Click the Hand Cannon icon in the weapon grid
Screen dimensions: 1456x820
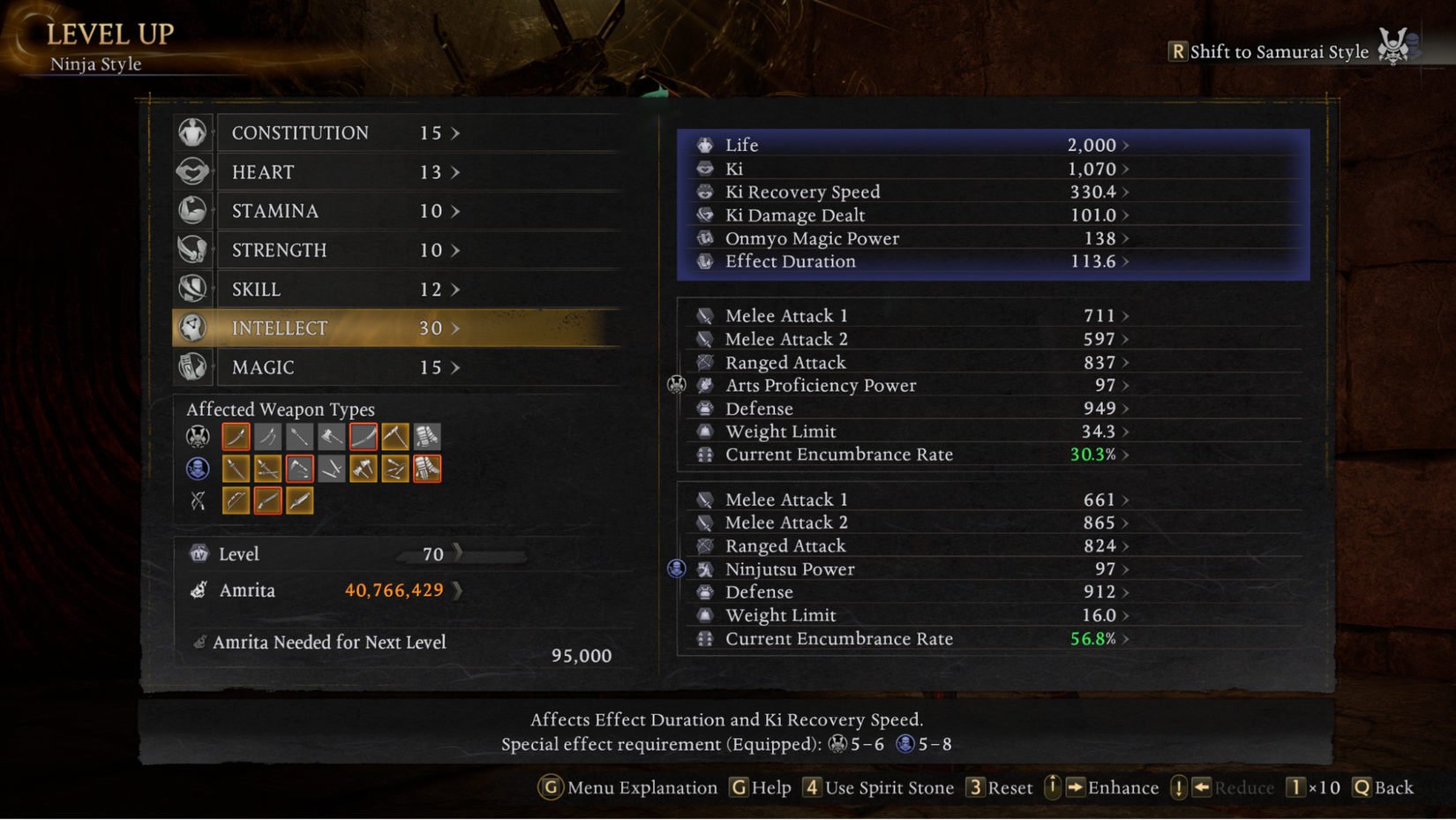[x=300, y=500]
